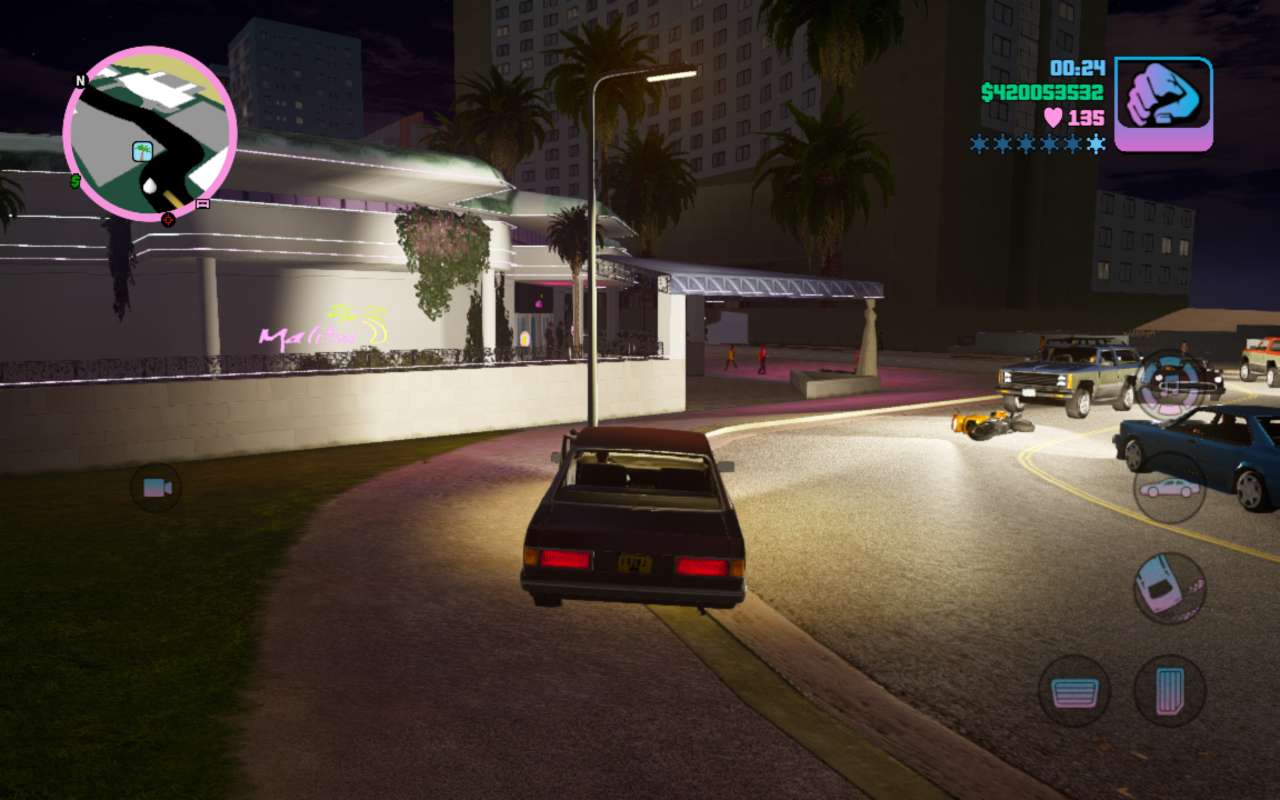
Task: Exit the vehicle with the car button
Action: tap(1169, 488)
